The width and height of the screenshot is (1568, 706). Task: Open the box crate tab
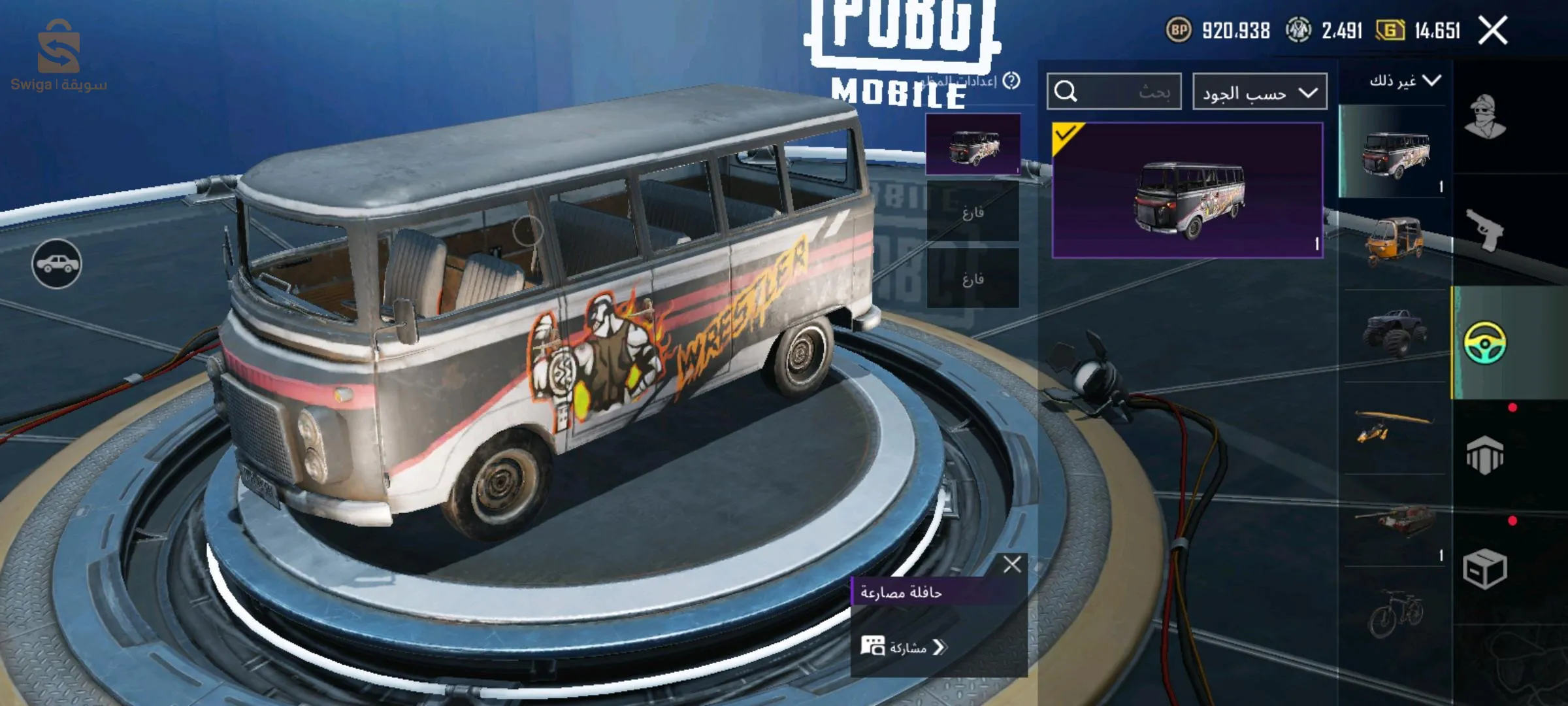(1484, 569)
